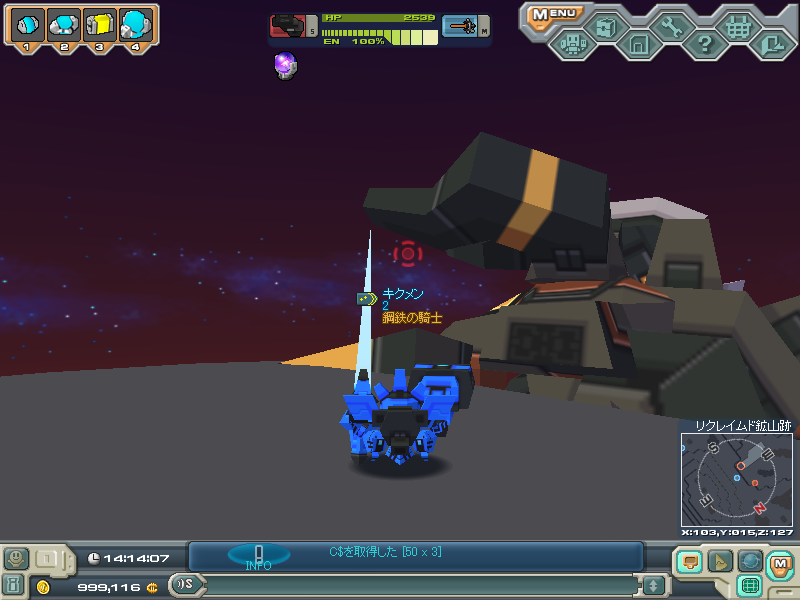Click the purple orb buff icon
Screen dimensions: 800x600
285,66
